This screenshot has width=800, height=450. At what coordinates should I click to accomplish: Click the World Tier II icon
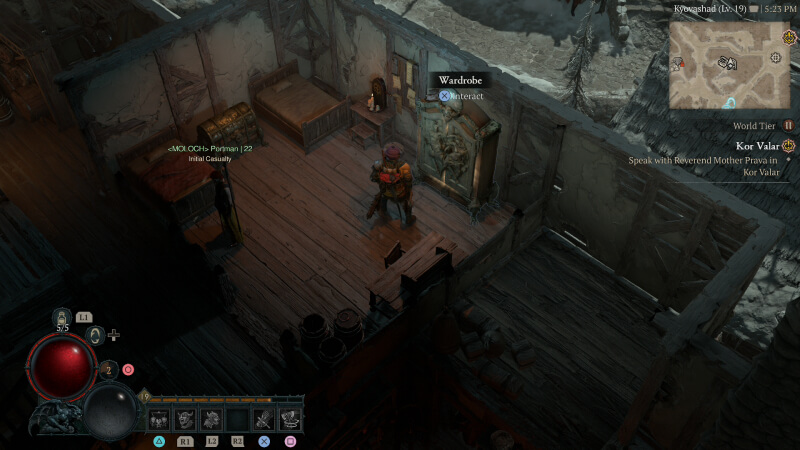tap(789, 126)
